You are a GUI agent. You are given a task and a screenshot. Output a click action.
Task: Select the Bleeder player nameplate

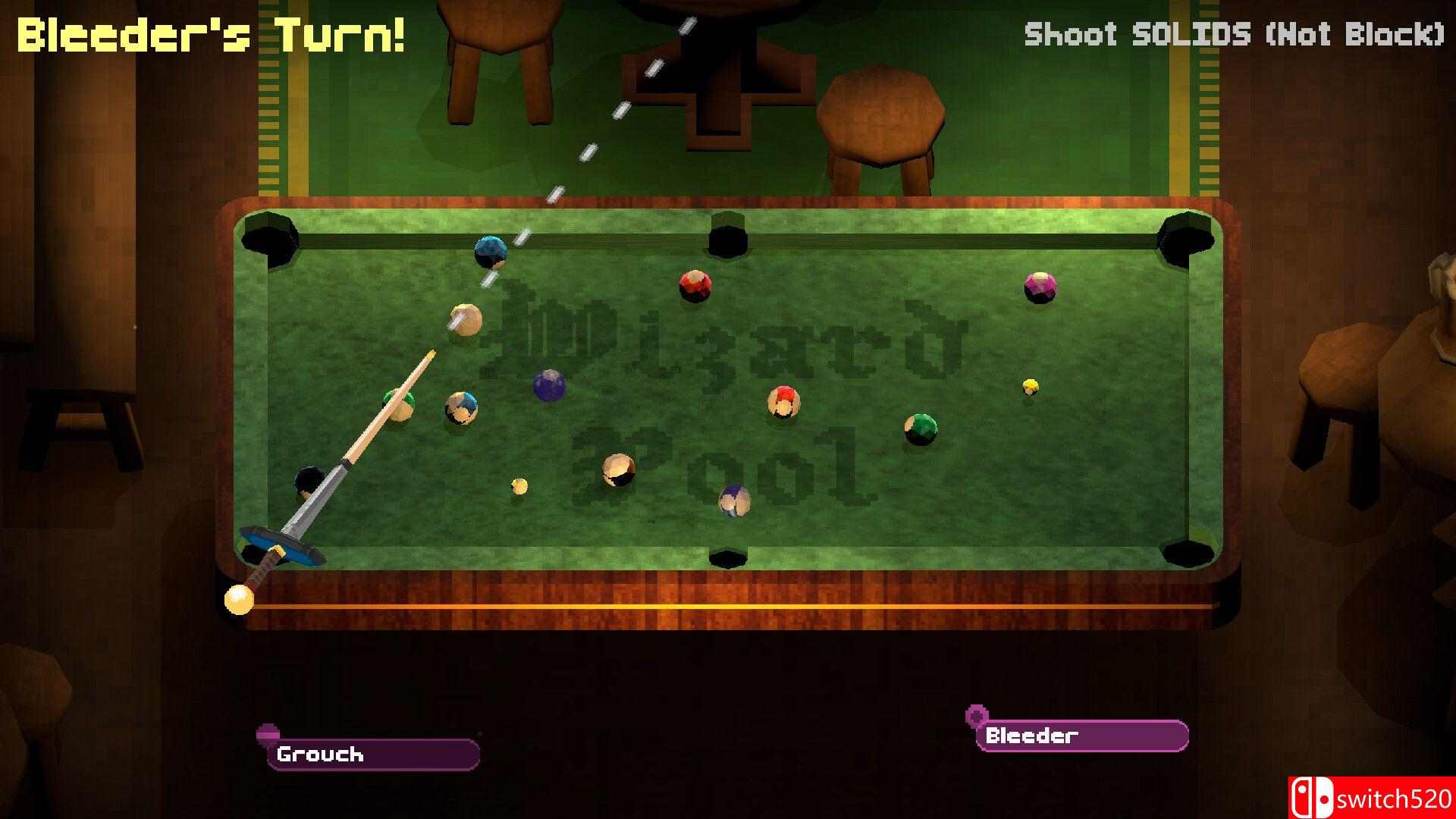tap(1081, 735)
